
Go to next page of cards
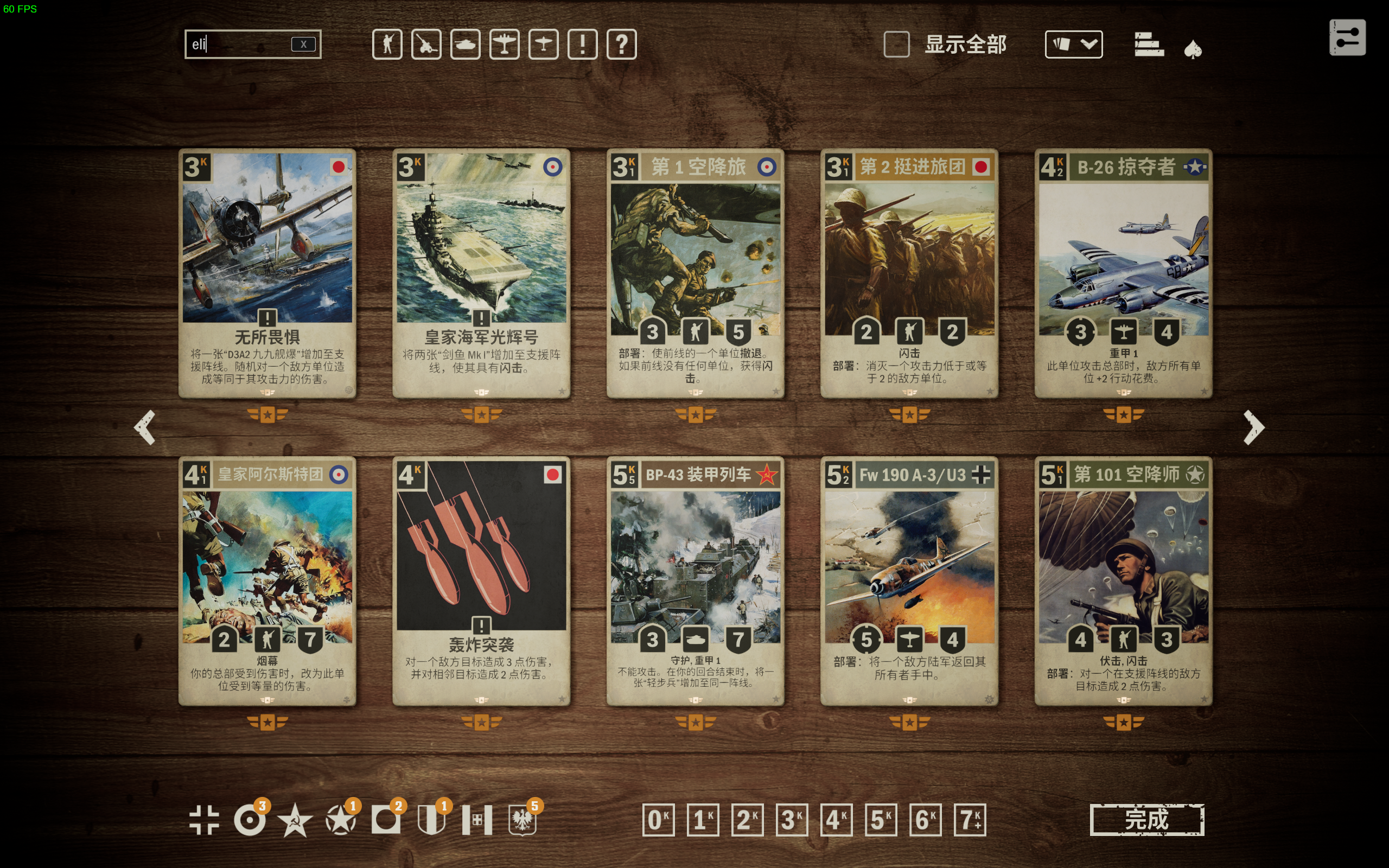[x=1253, y=427]
